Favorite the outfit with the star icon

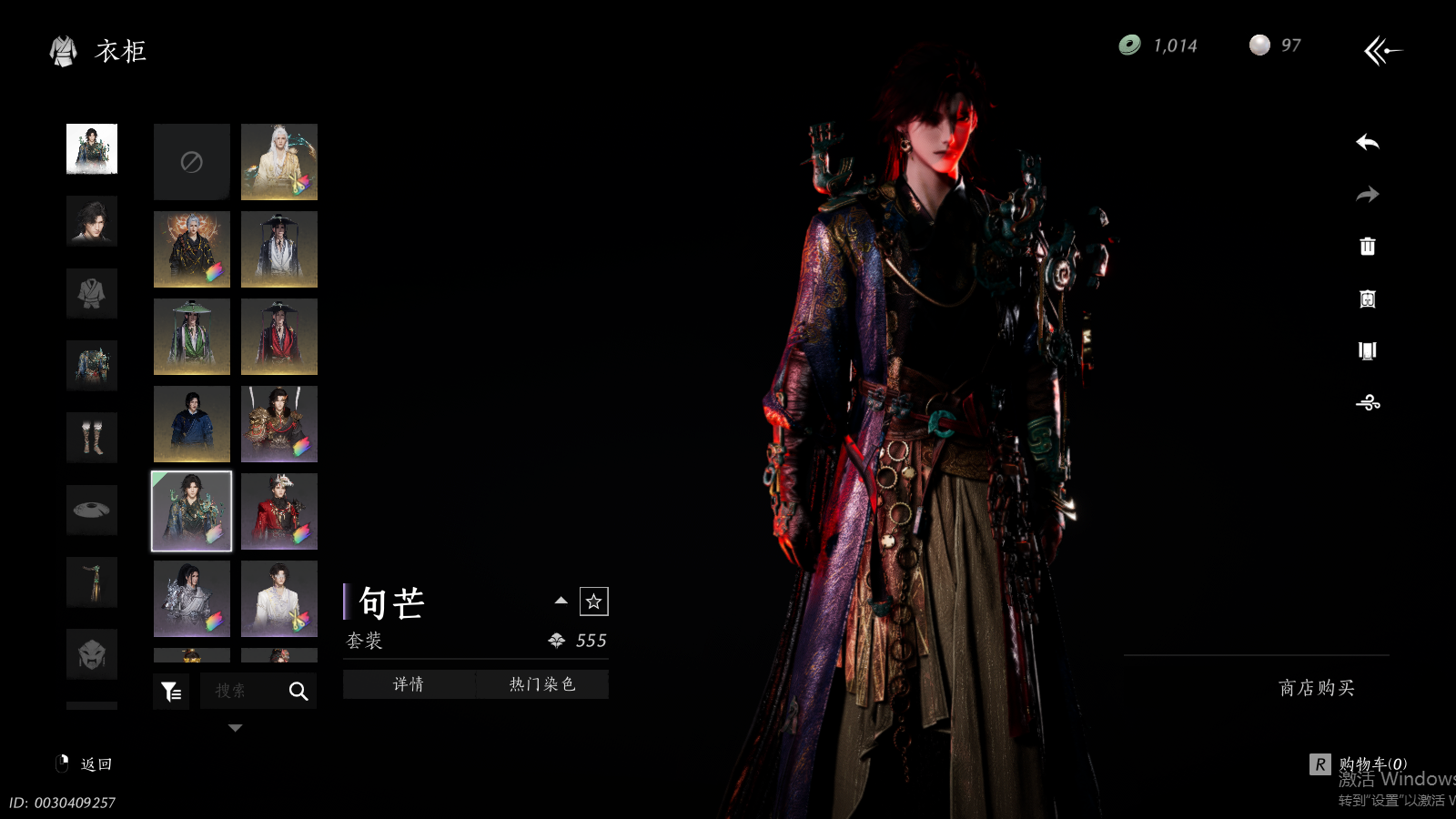coord(593,602)
